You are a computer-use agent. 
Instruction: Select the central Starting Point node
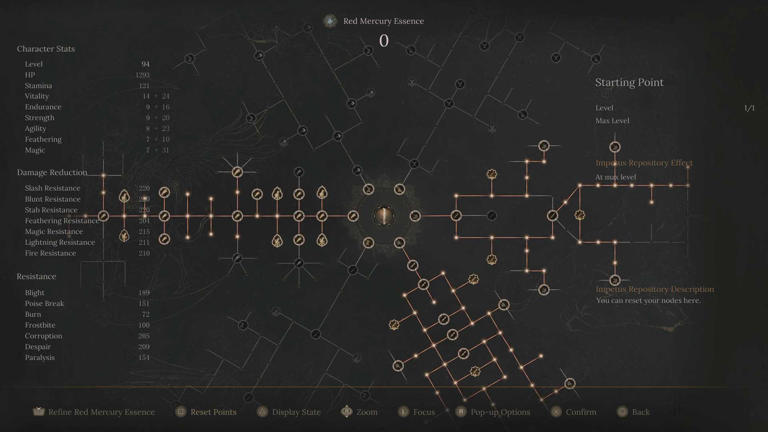point(384,216)
